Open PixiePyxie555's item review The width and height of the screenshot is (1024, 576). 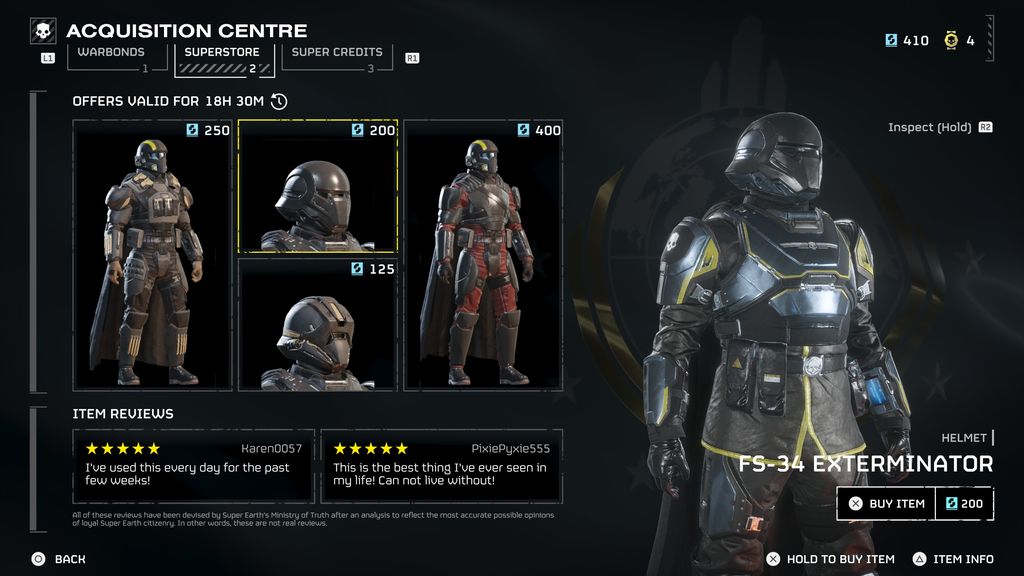[x=441, y=466]
